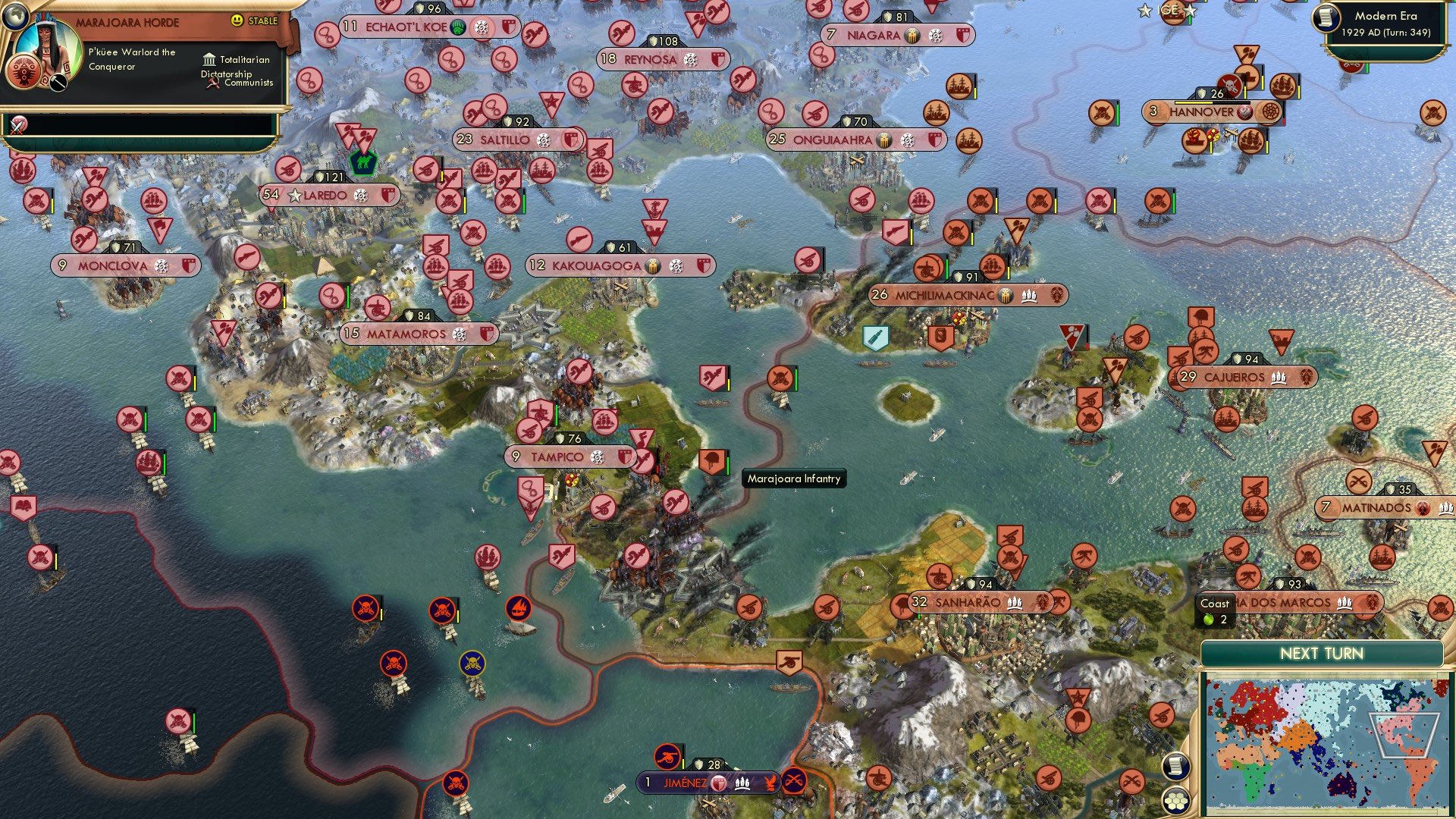Select the Communists hammer-and-sickle ideology icon

click(212, 83)
